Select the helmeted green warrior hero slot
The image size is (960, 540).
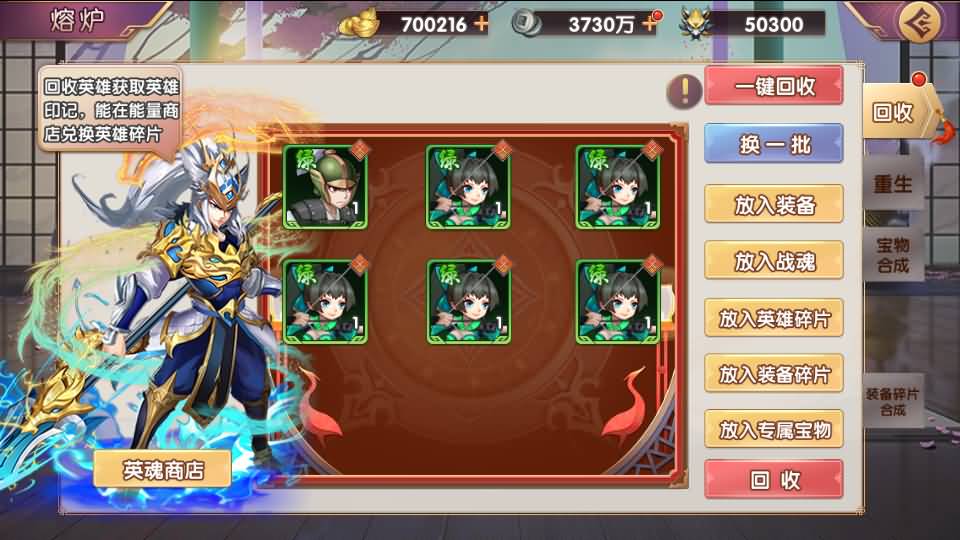[x=325, y=187]
